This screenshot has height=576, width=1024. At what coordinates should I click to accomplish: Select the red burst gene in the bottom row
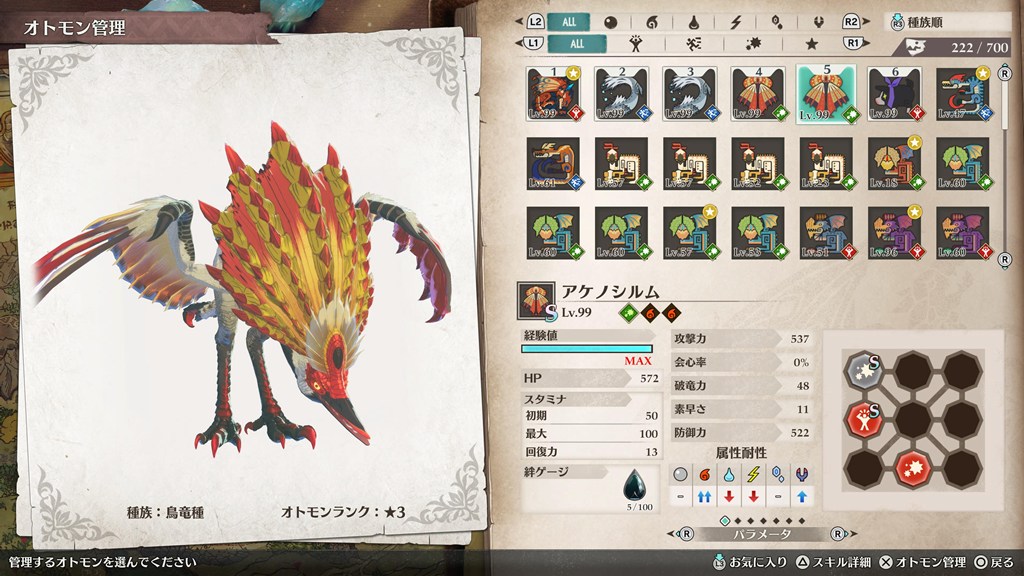click(911, 467)
